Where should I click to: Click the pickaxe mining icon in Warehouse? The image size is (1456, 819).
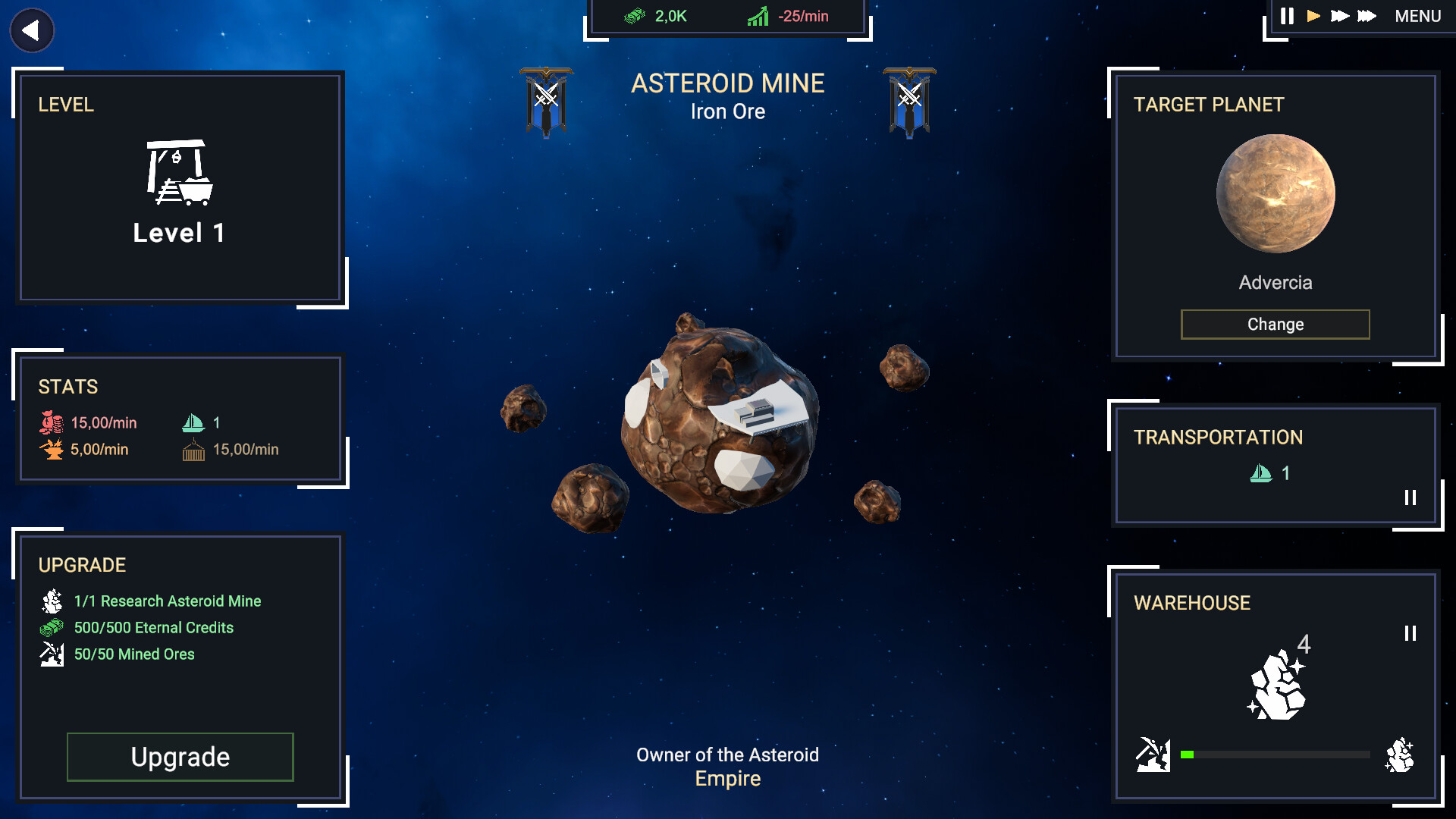(x=1154, y=754)
